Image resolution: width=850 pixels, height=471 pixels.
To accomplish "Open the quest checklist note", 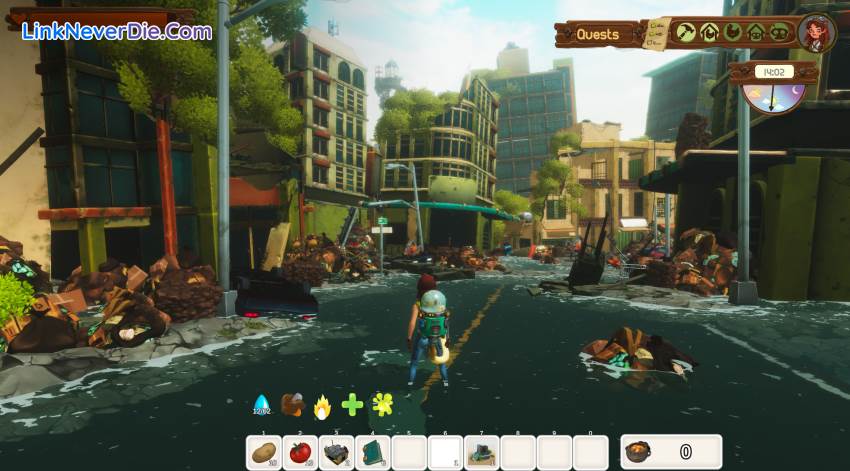I will (x=657, y=34).
